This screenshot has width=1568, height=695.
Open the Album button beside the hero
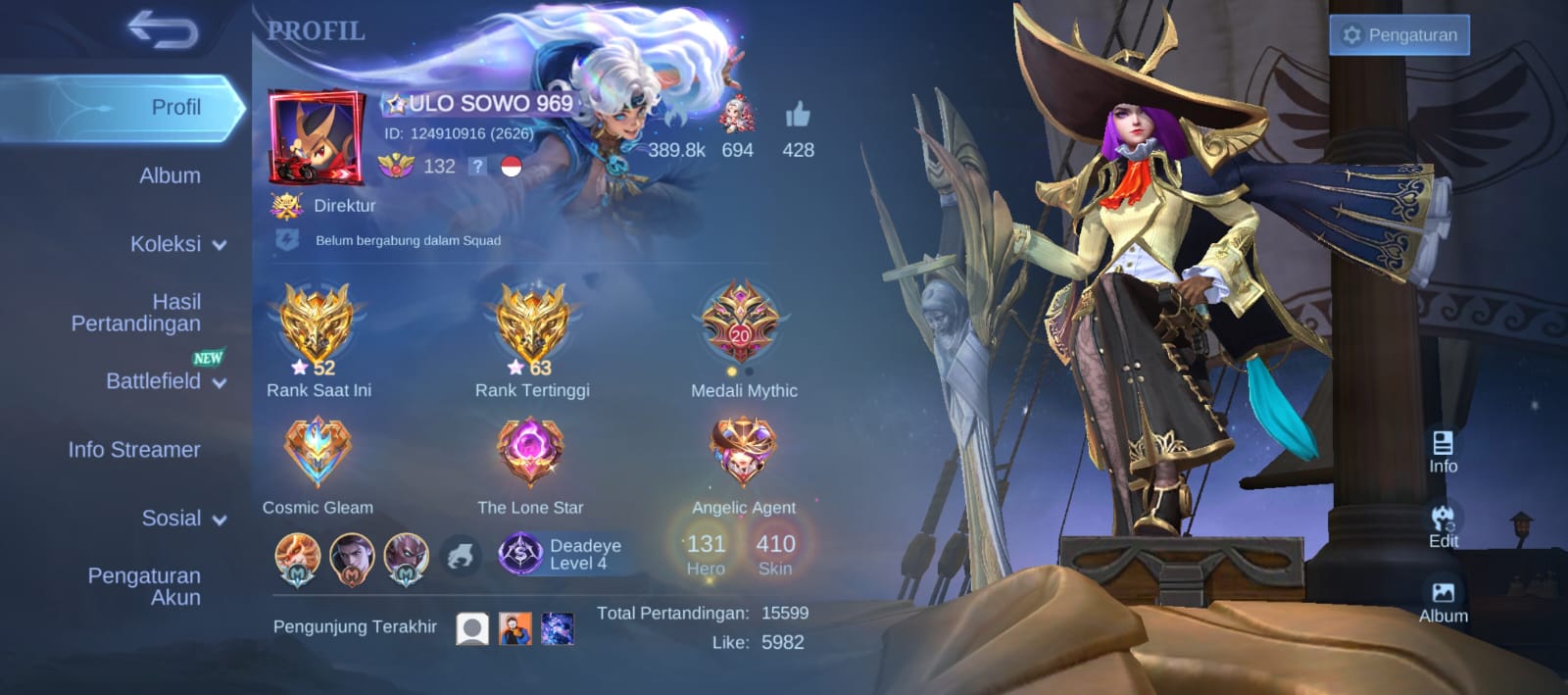click(x=1443, y=601)
